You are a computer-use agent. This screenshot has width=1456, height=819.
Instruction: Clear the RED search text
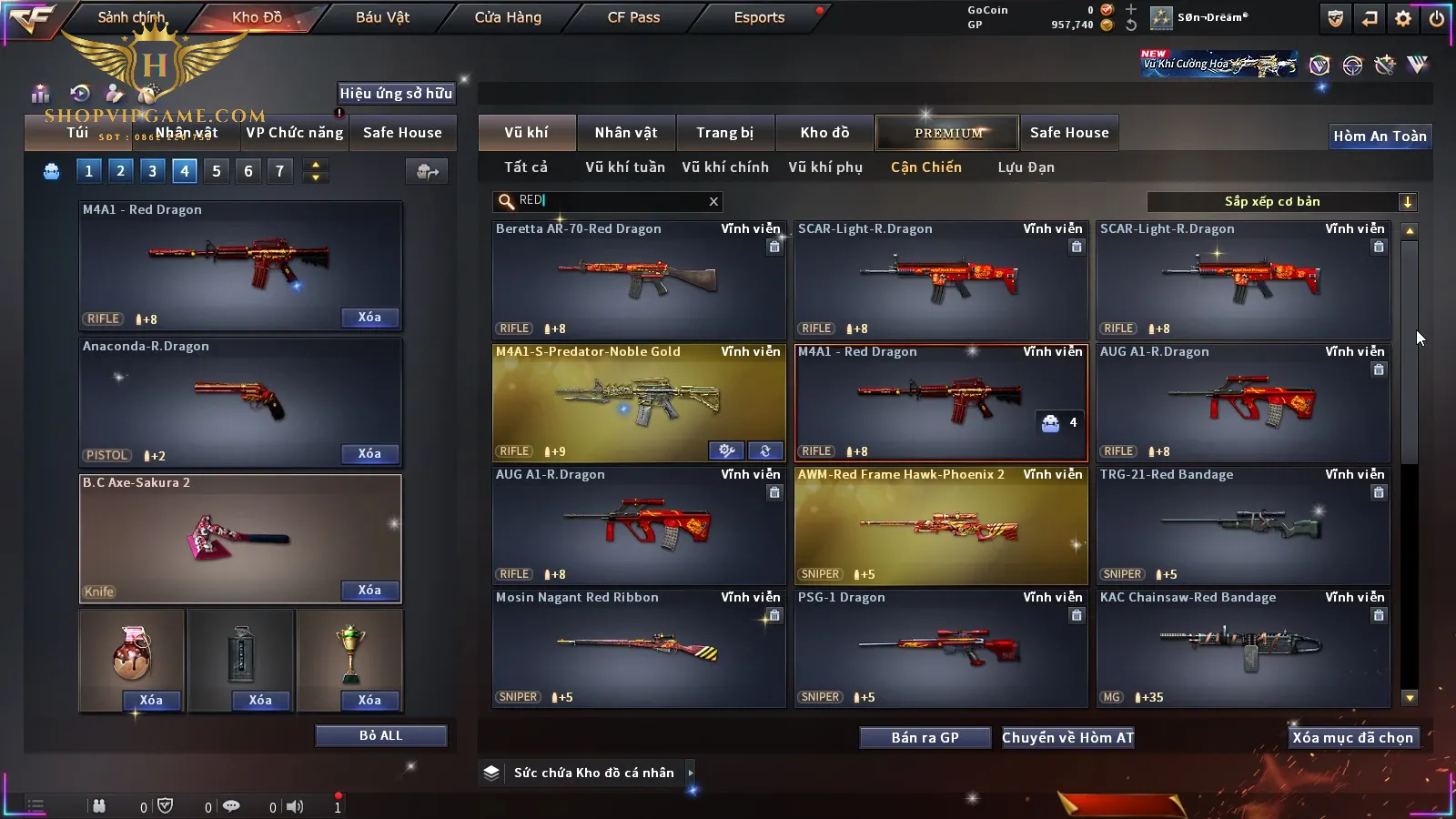(713, 202)
